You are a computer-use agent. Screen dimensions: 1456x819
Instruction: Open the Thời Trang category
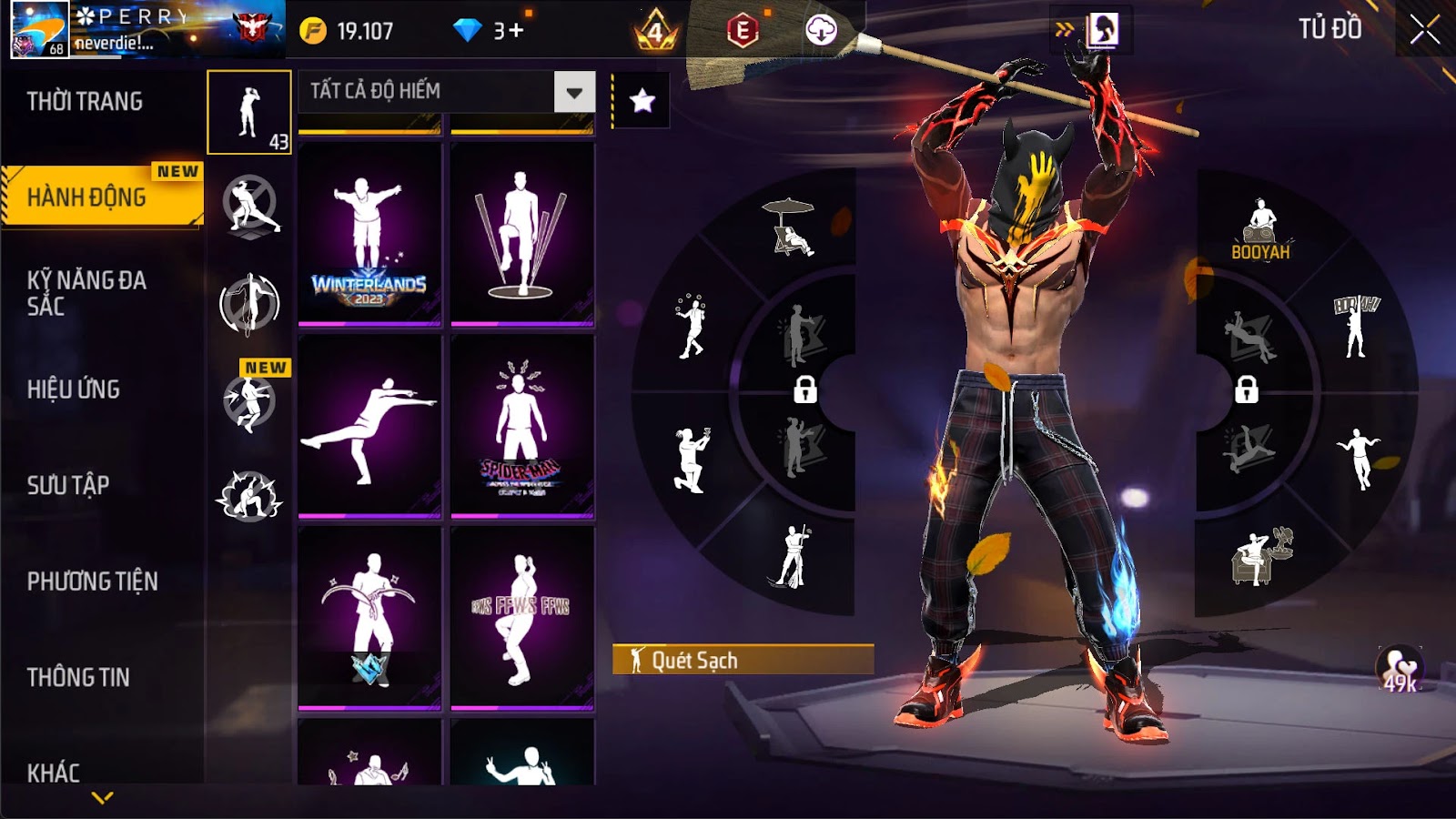[85, 102]
